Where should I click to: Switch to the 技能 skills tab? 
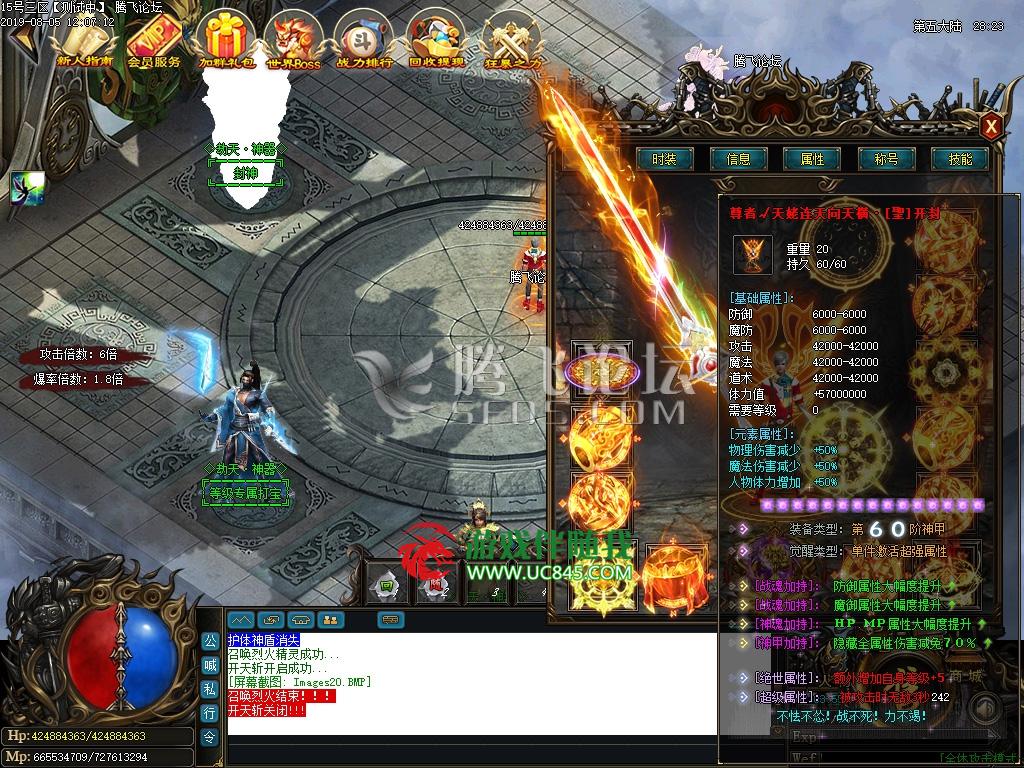coord(960,159)
